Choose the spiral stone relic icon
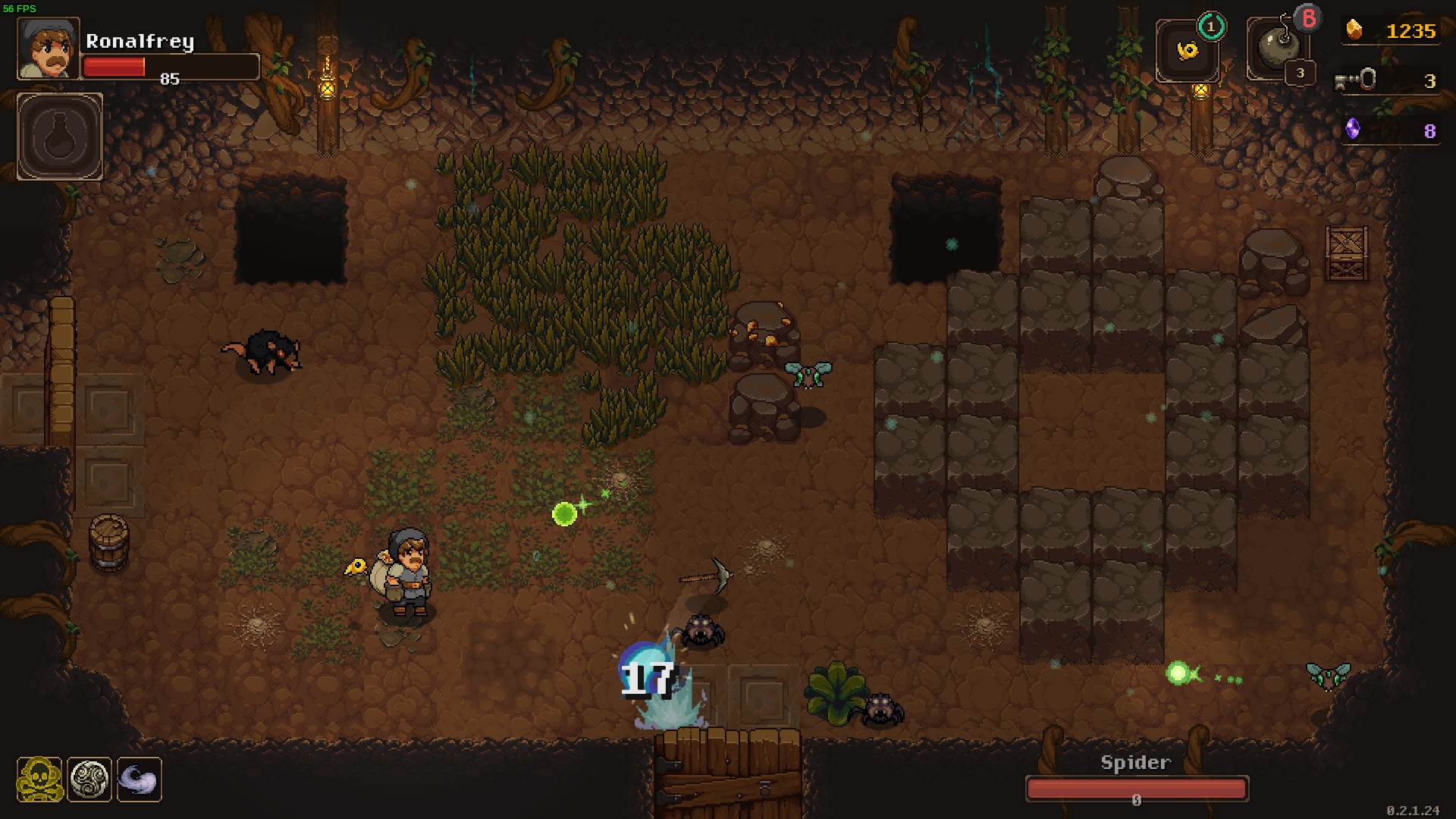Viewport: 1456px width, 819px height. 89,779
